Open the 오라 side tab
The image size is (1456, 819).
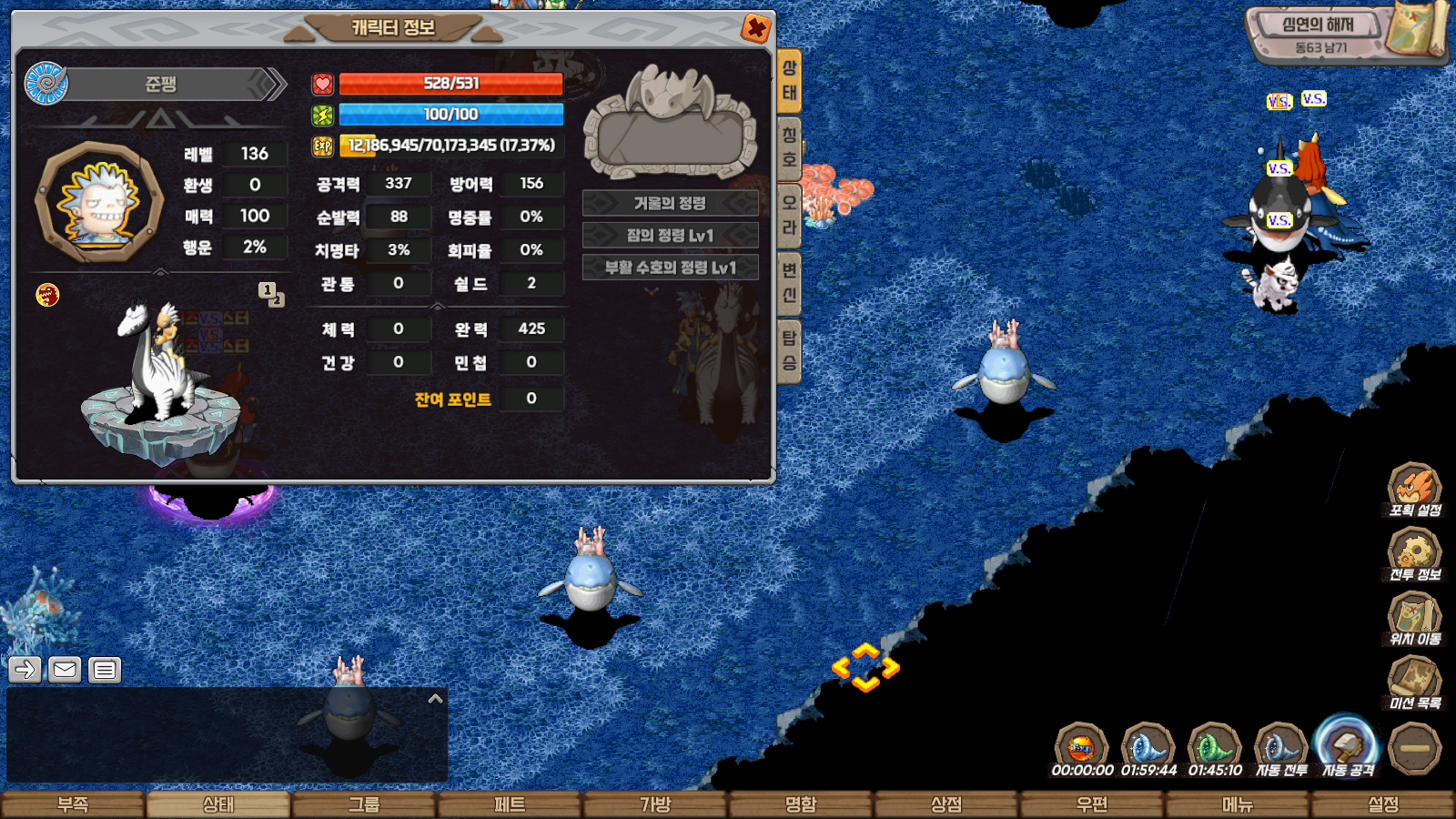click(x=789, y=215)
